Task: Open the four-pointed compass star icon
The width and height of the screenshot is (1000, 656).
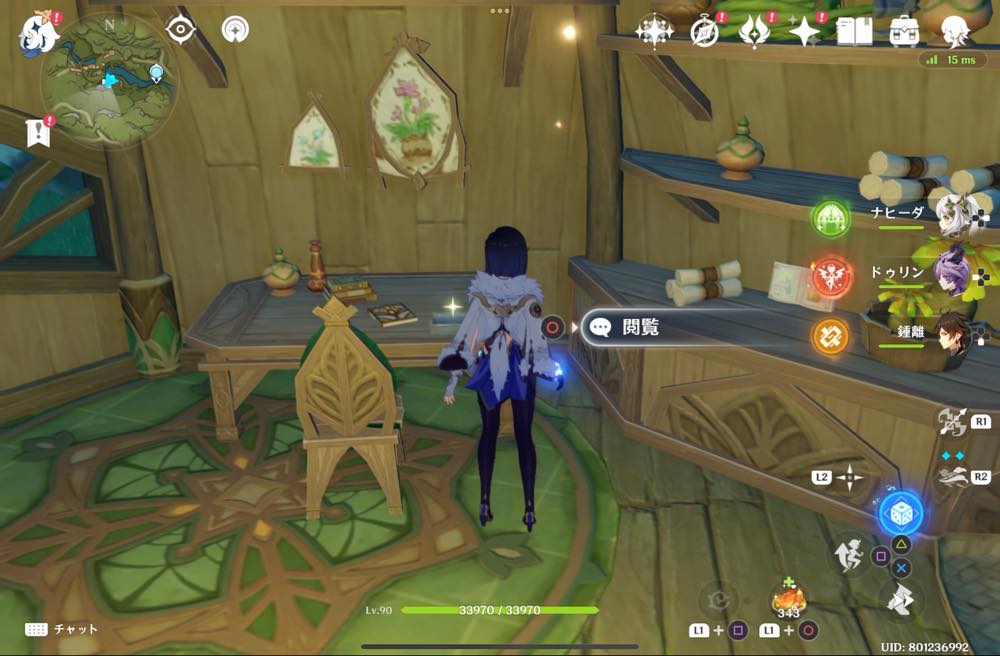Action: point(654,31)
